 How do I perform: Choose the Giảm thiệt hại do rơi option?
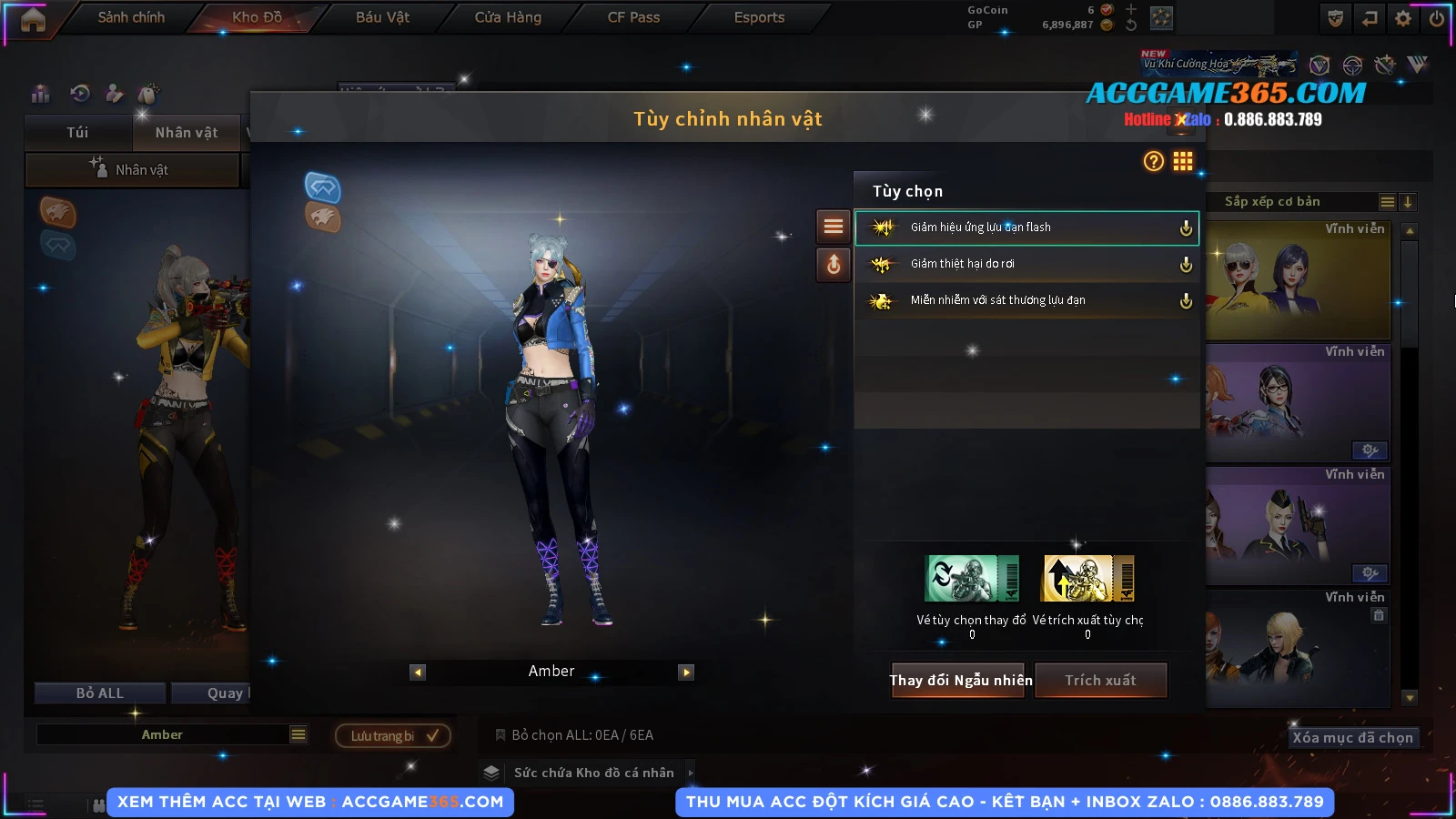tap(1026, 264)
